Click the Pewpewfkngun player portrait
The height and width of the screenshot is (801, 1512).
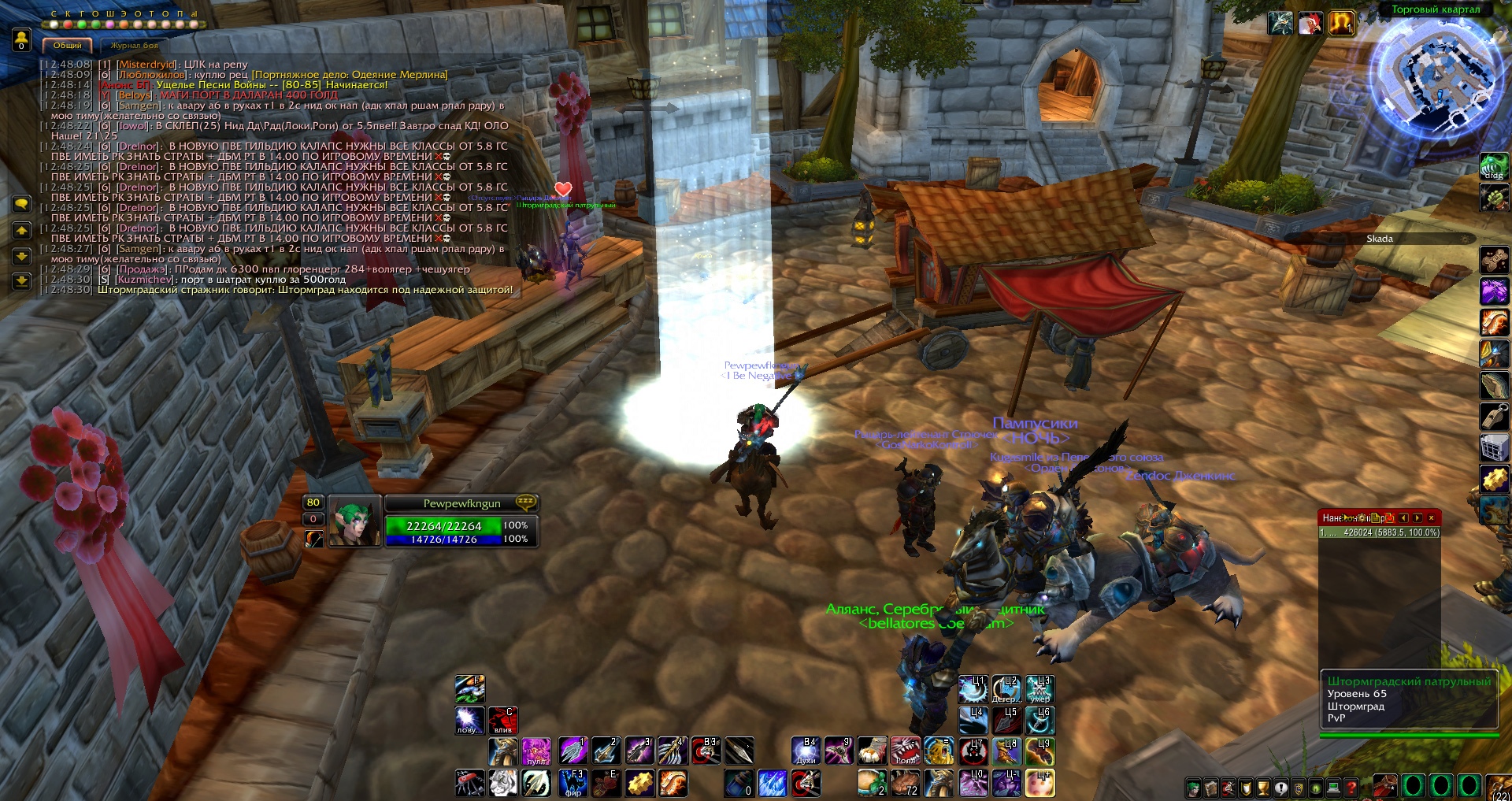[x=354, y=521]
